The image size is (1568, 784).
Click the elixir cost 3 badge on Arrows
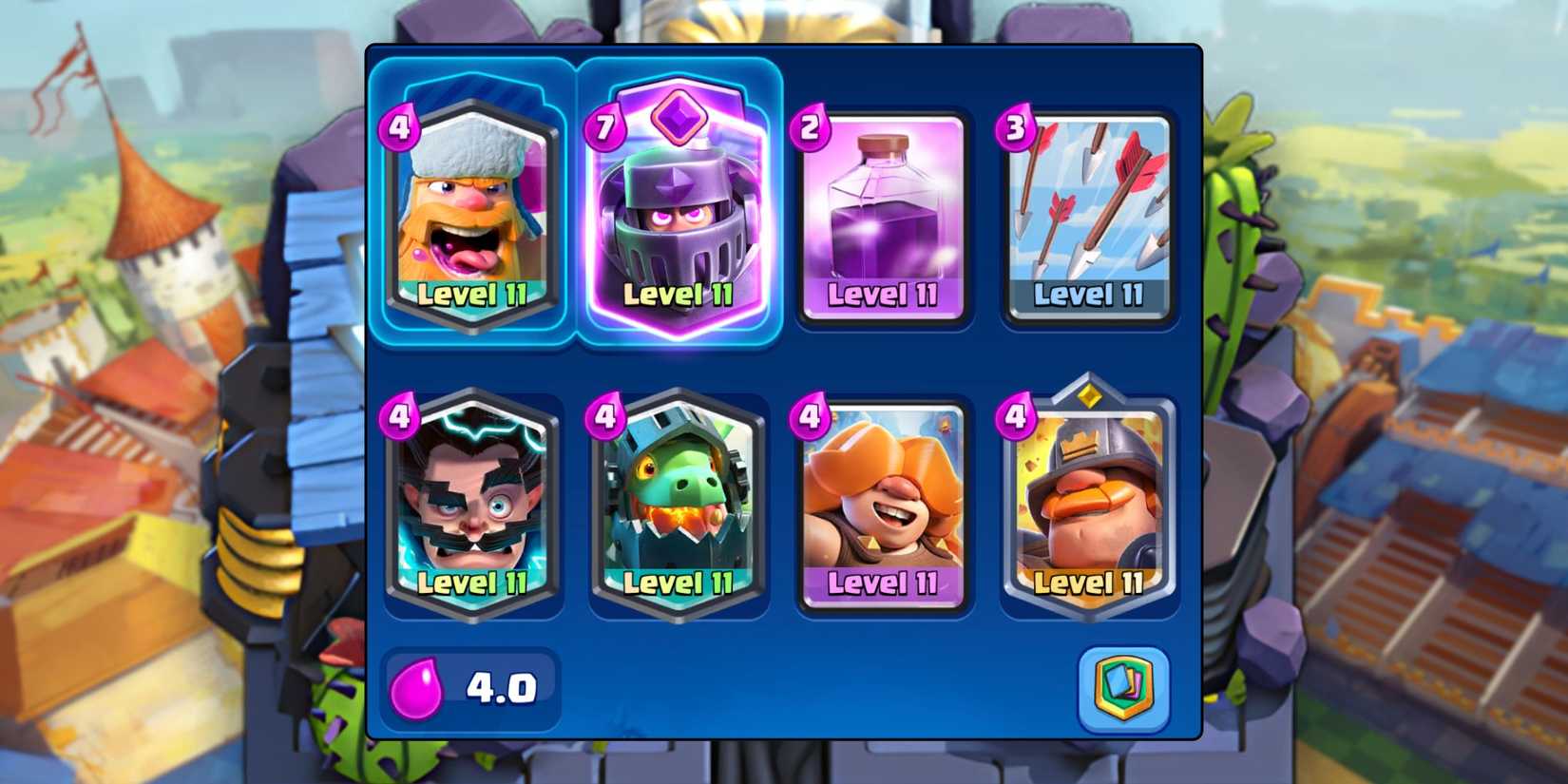(x=1015, y=126)
